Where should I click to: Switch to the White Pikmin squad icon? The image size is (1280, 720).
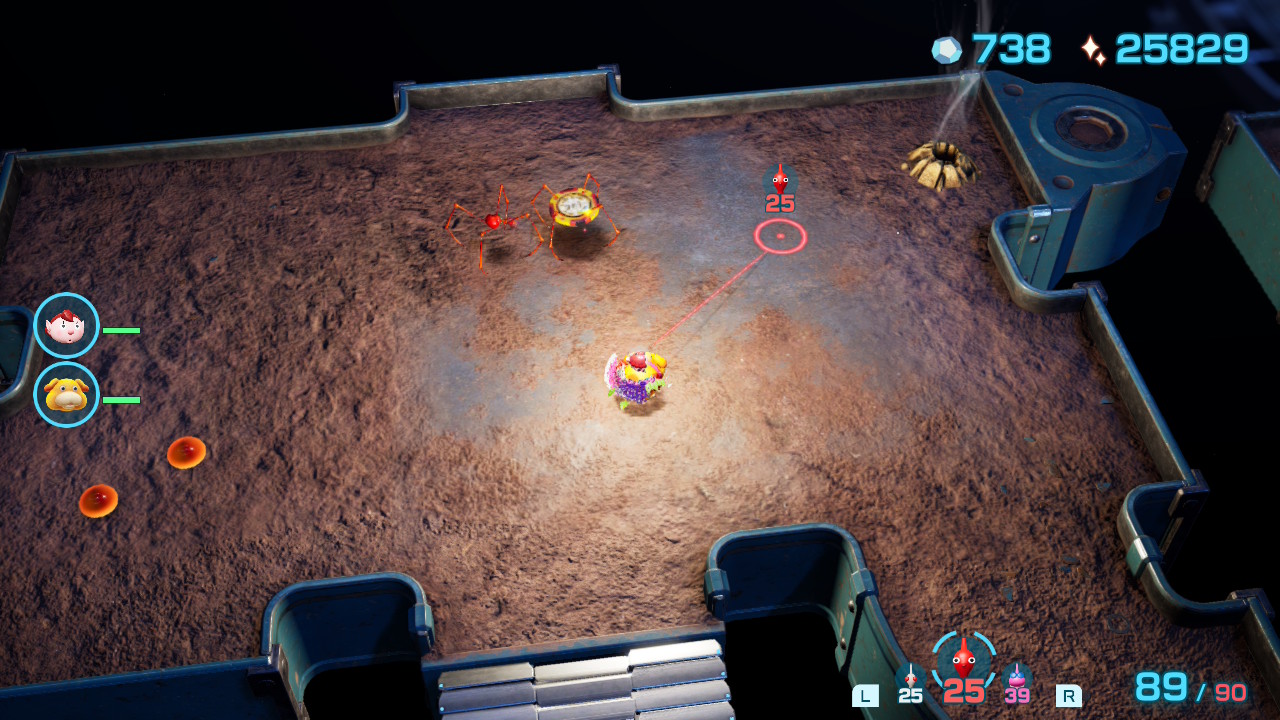[x=910, y=676]
